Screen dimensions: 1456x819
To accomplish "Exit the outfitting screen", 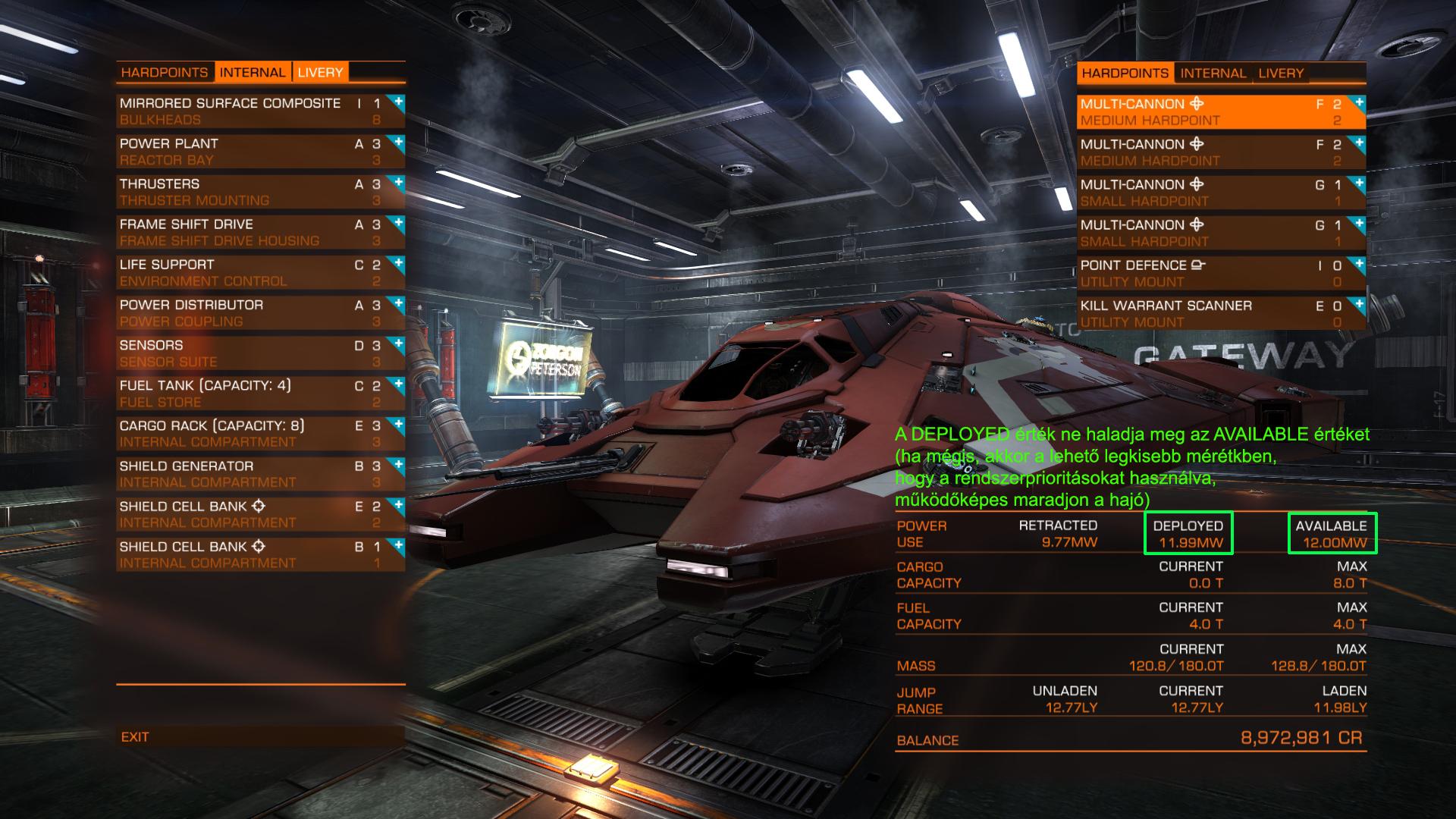I will click(135, 736).
